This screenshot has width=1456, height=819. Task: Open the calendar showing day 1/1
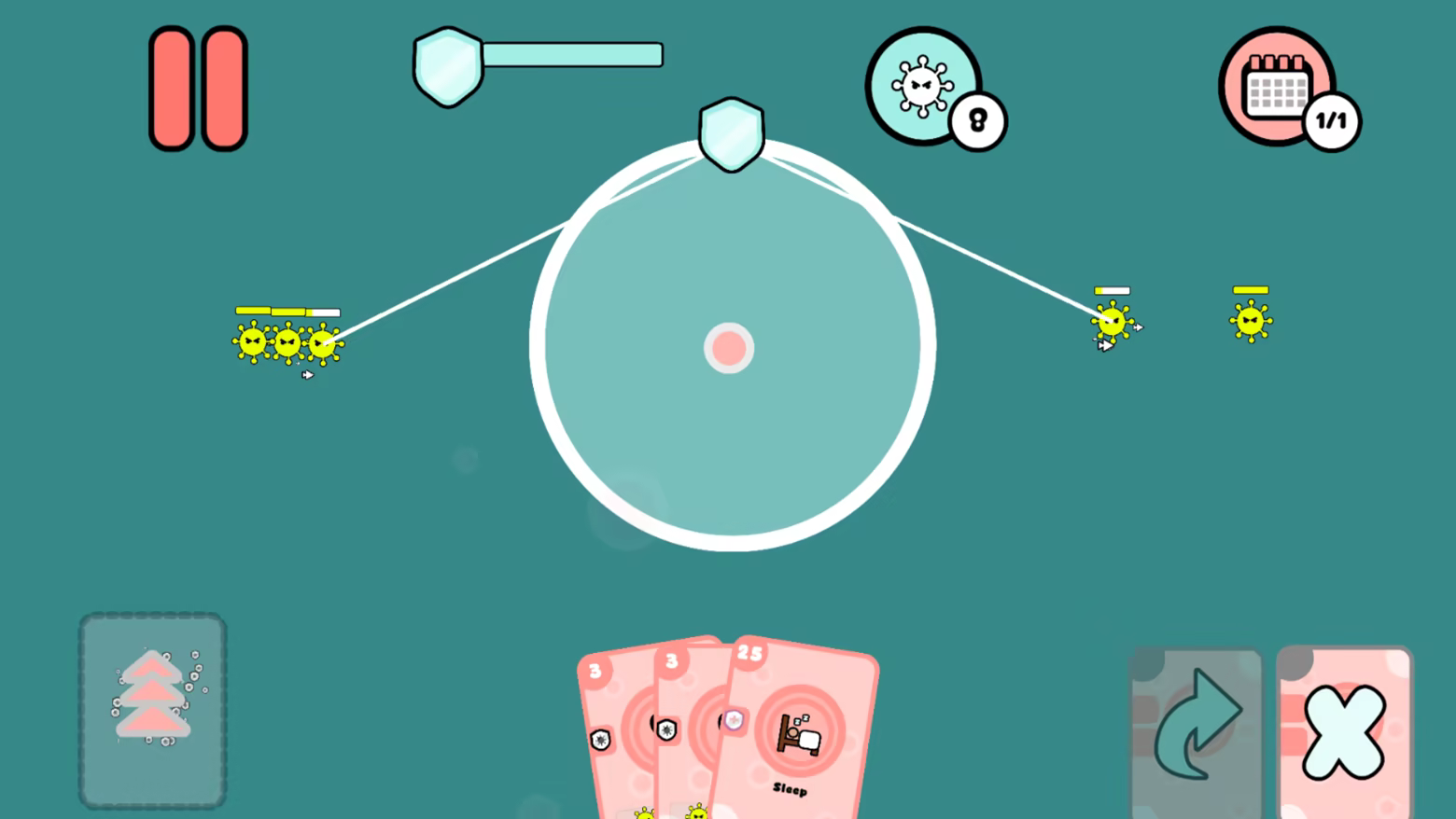coord(1276,85)
